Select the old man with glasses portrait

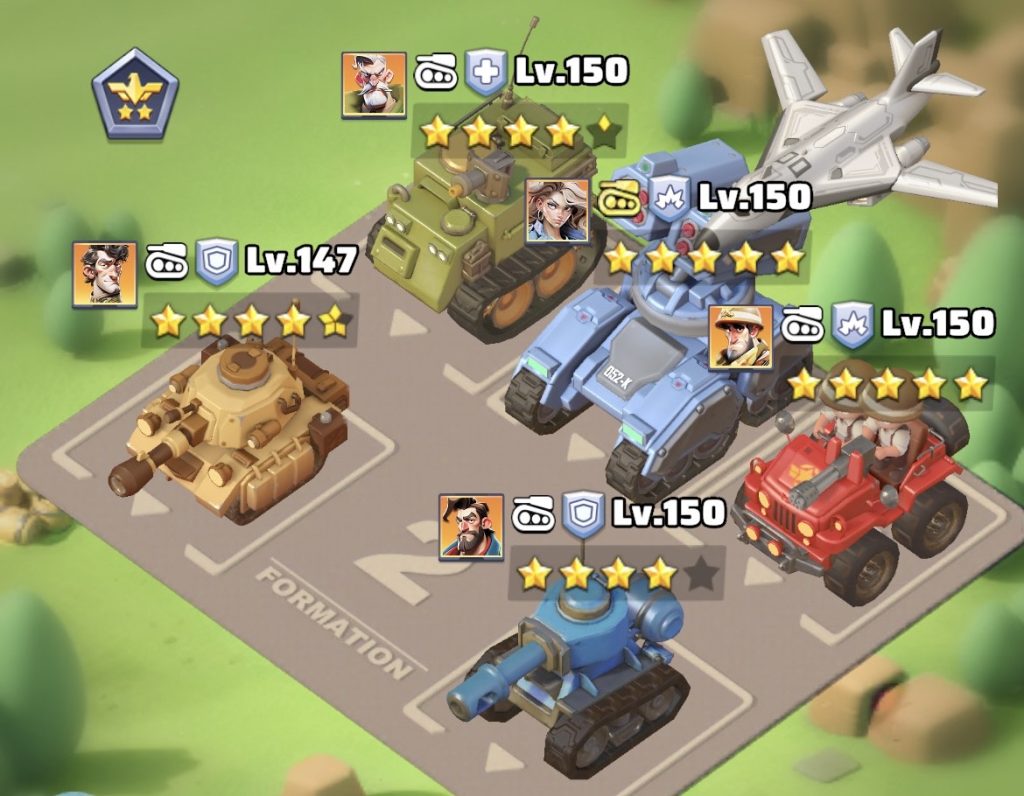[x=374, y=84]
